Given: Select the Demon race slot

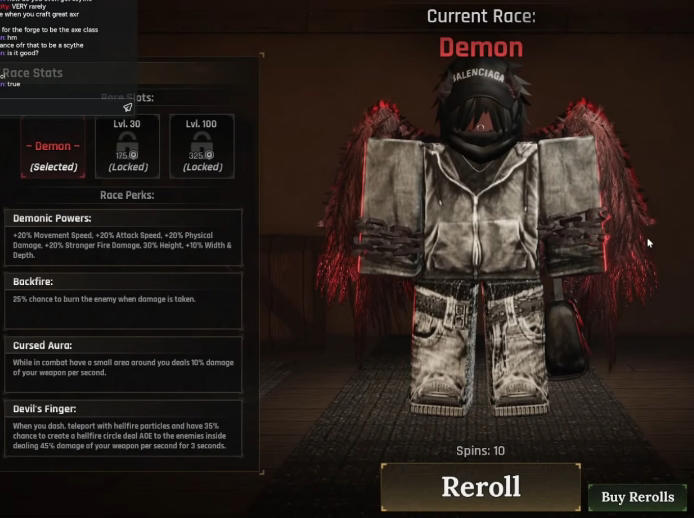Looking at the screenshot, I should click(x=52, y=146).
